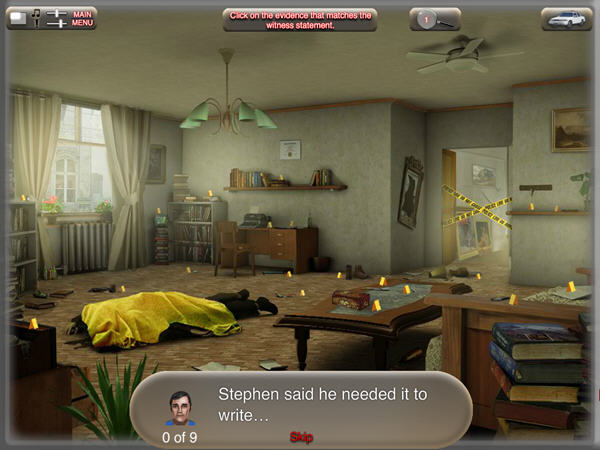Open the Main Menu

pyautogui.click(x=83, y=18)
